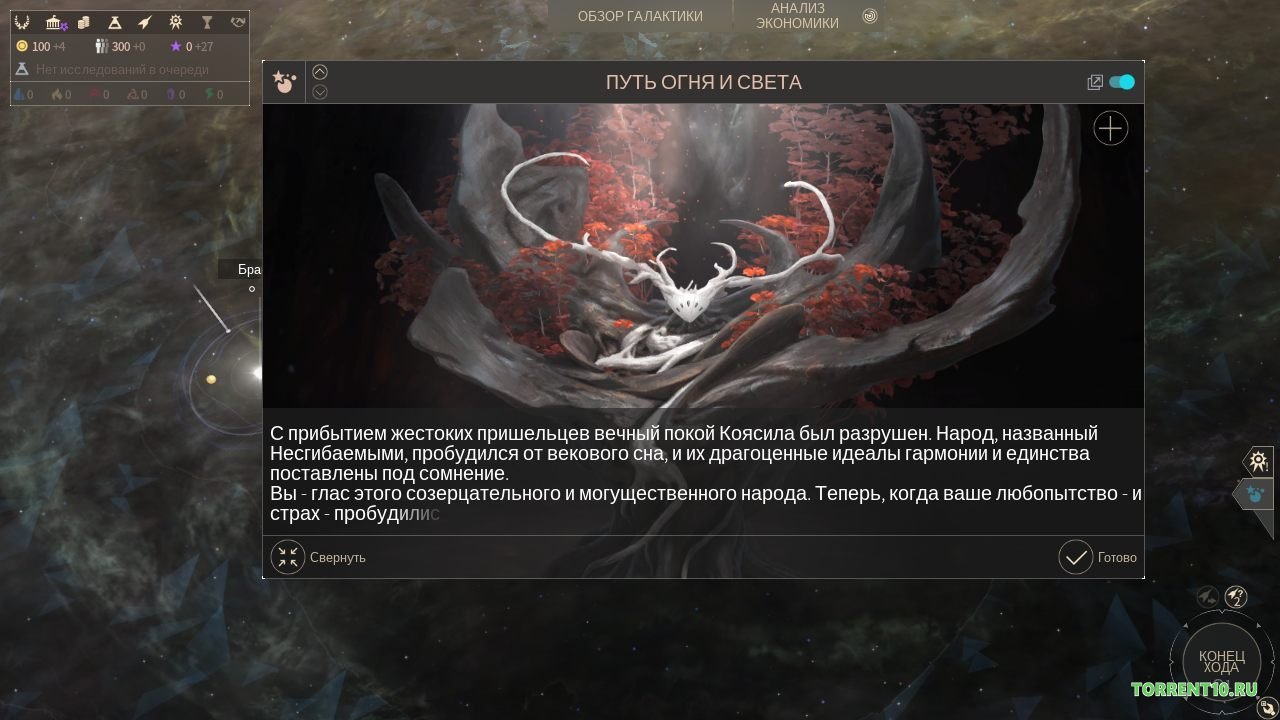Open the economy screen with the coins icon
This screenshot has width=1280, height=720.
coord(83,22)
